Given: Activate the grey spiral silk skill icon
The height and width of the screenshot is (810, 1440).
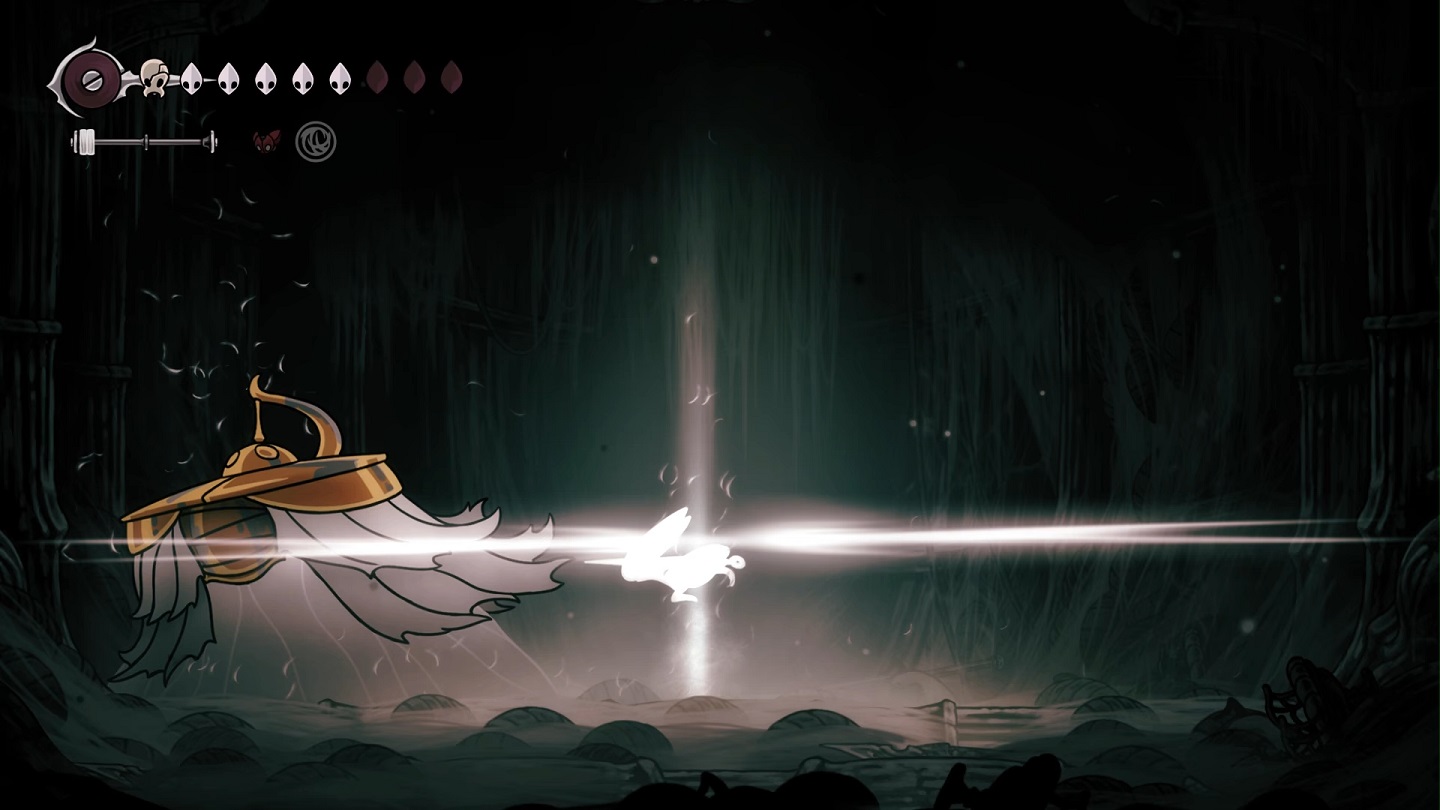Looking at the screenshot, I should point(316,142).
